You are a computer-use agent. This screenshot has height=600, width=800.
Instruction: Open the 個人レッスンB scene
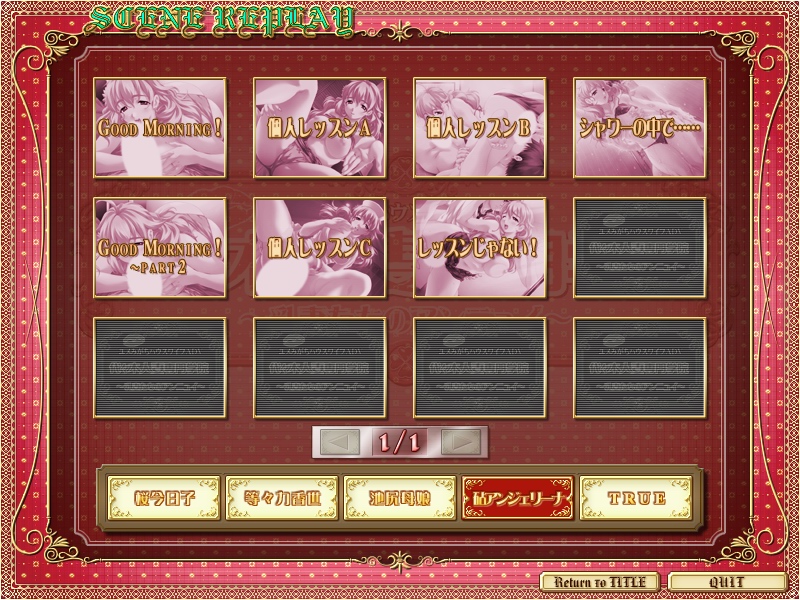tap(480, 127)
